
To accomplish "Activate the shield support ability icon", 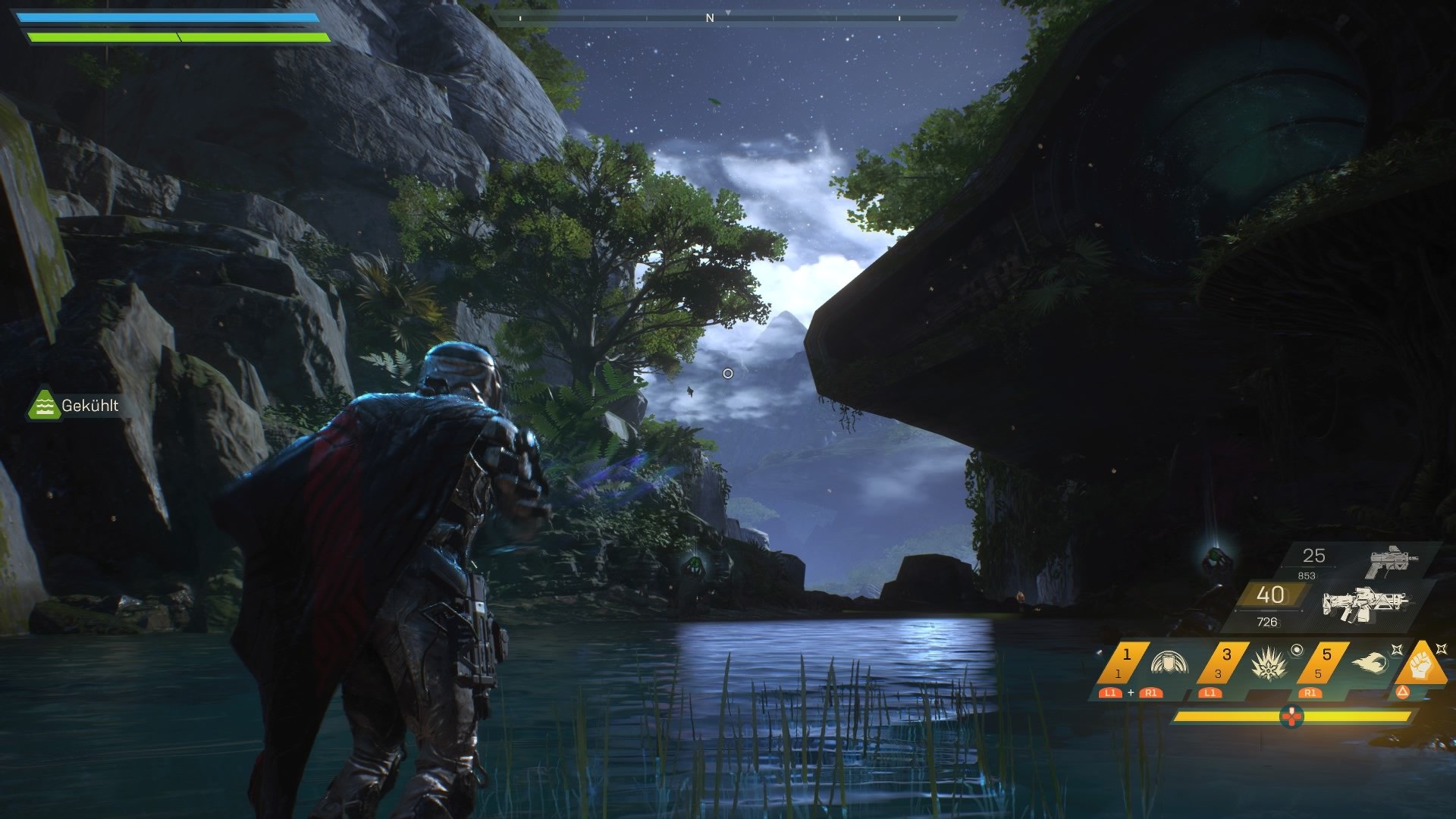I will click(1169, 663).
